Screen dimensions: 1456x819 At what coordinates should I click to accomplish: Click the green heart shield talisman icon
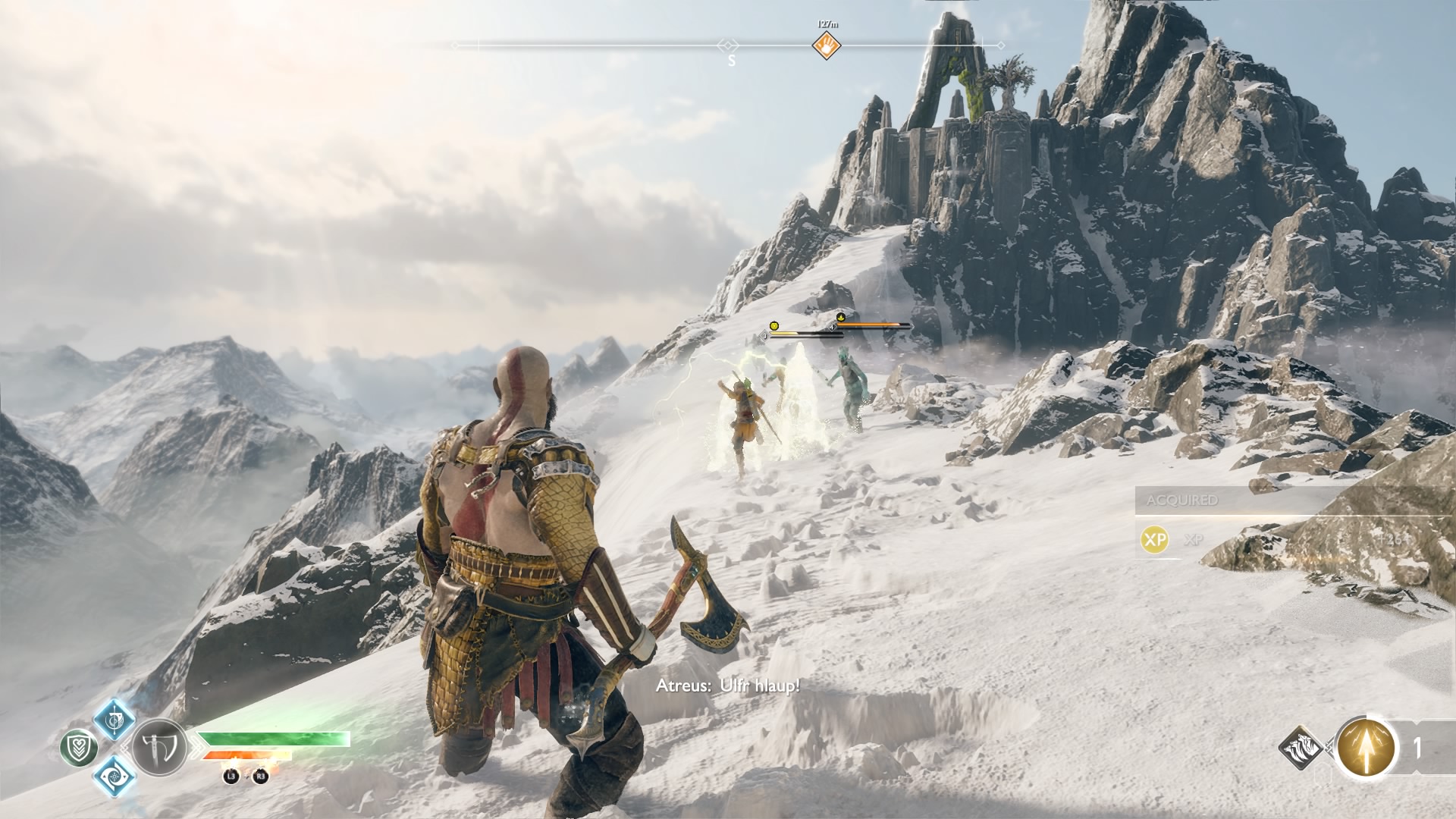(x=79, y=748)
